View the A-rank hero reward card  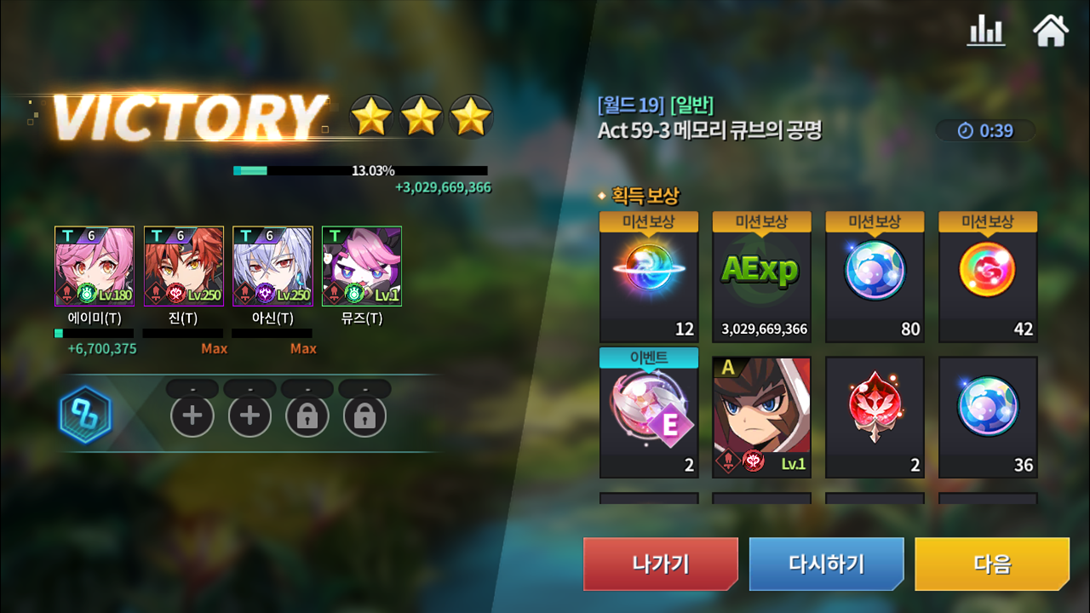tap(761, 416)
